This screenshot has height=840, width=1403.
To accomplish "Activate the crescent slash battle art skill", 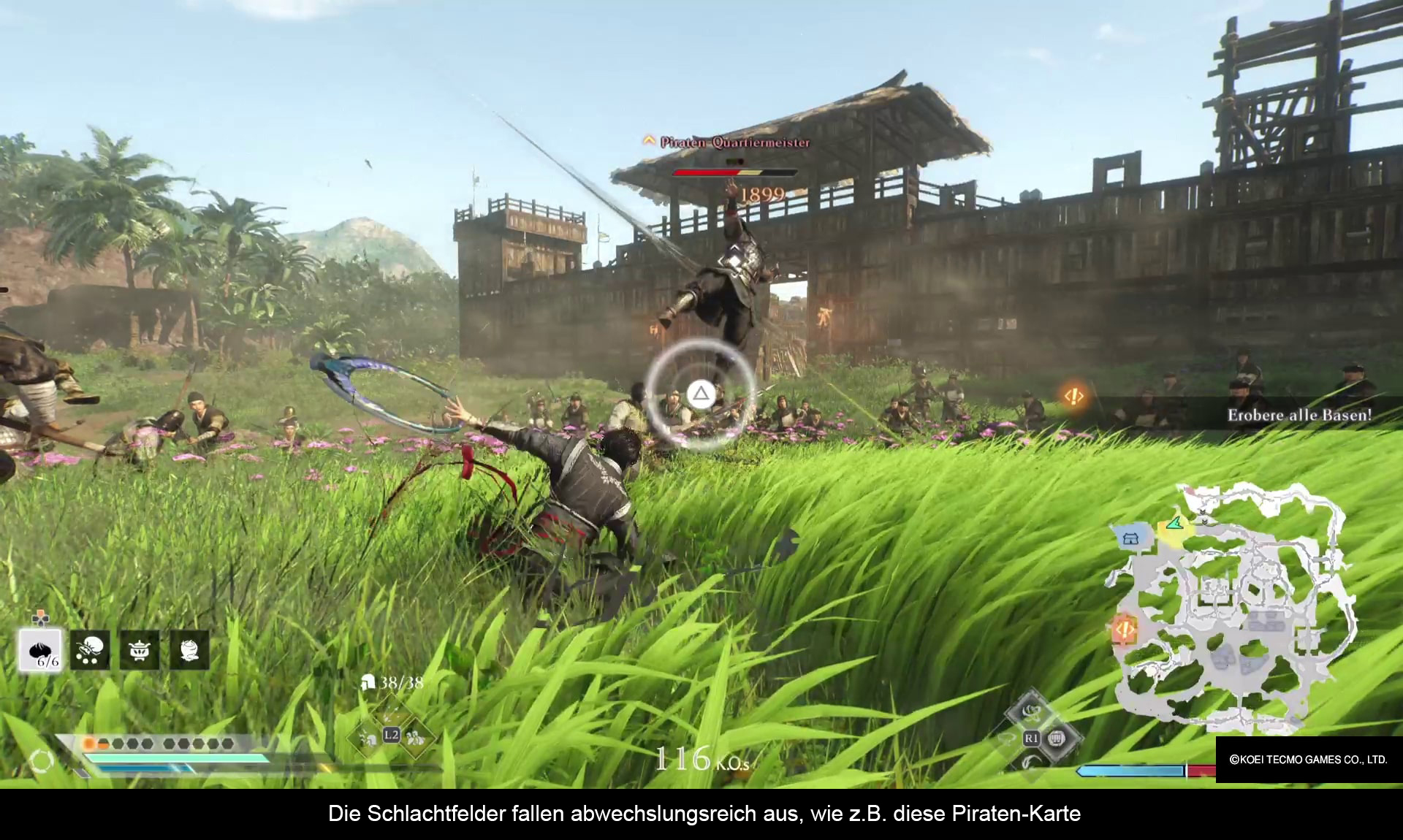I will (x=1030, y=763).
